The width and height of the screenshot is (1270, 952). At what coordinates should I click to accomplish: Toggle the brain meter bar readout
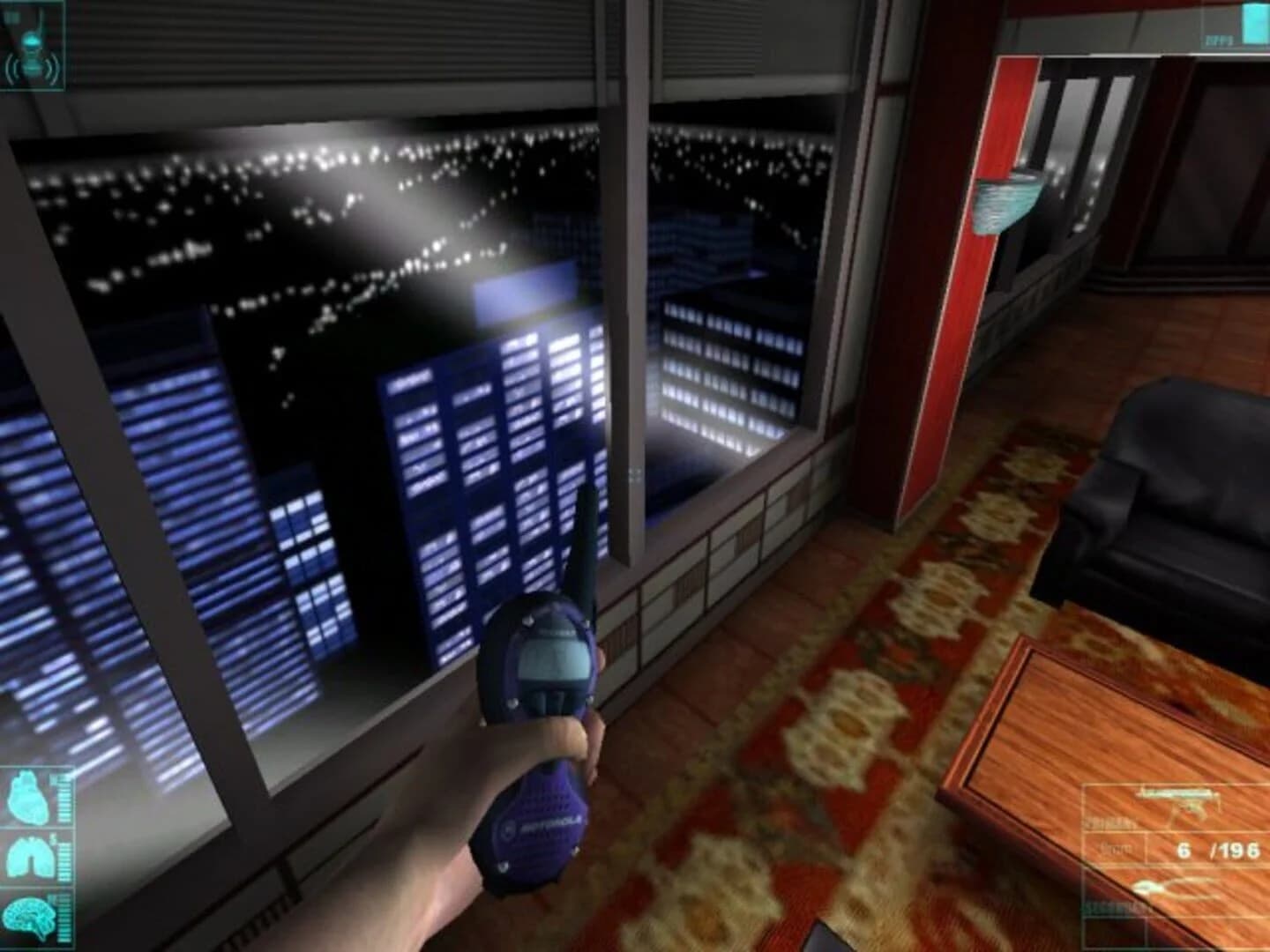tap(63, 917)
